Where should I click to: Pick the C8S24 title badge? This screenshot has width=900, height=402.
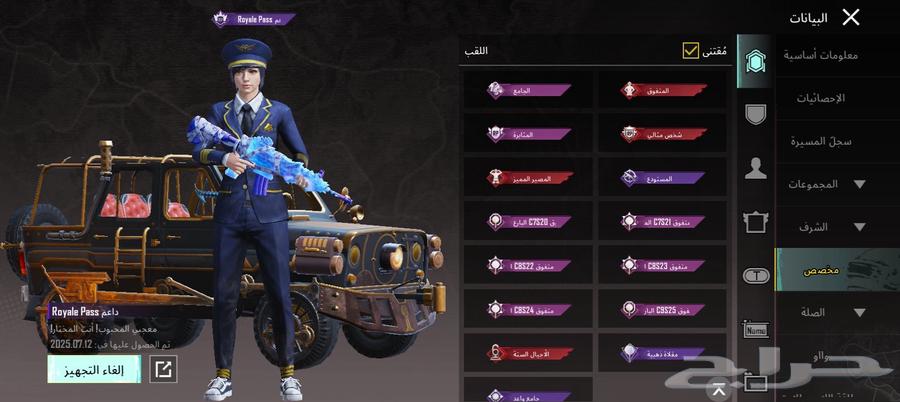point(528,309)
